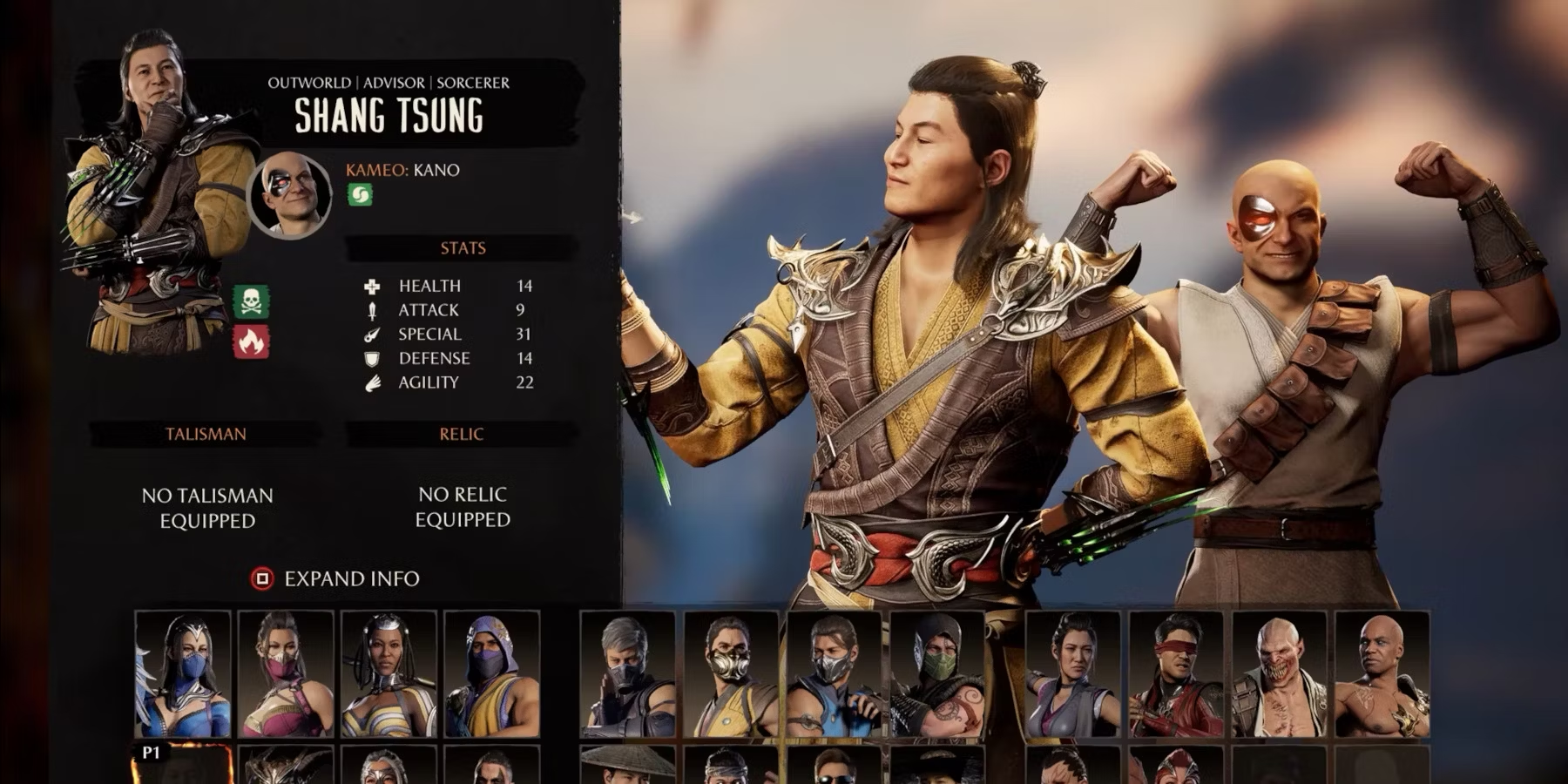Screen dimensions: 1568x784
Task: Select the hooded fighter Rain
Action: pyautogui.click(x=491, y=674)
